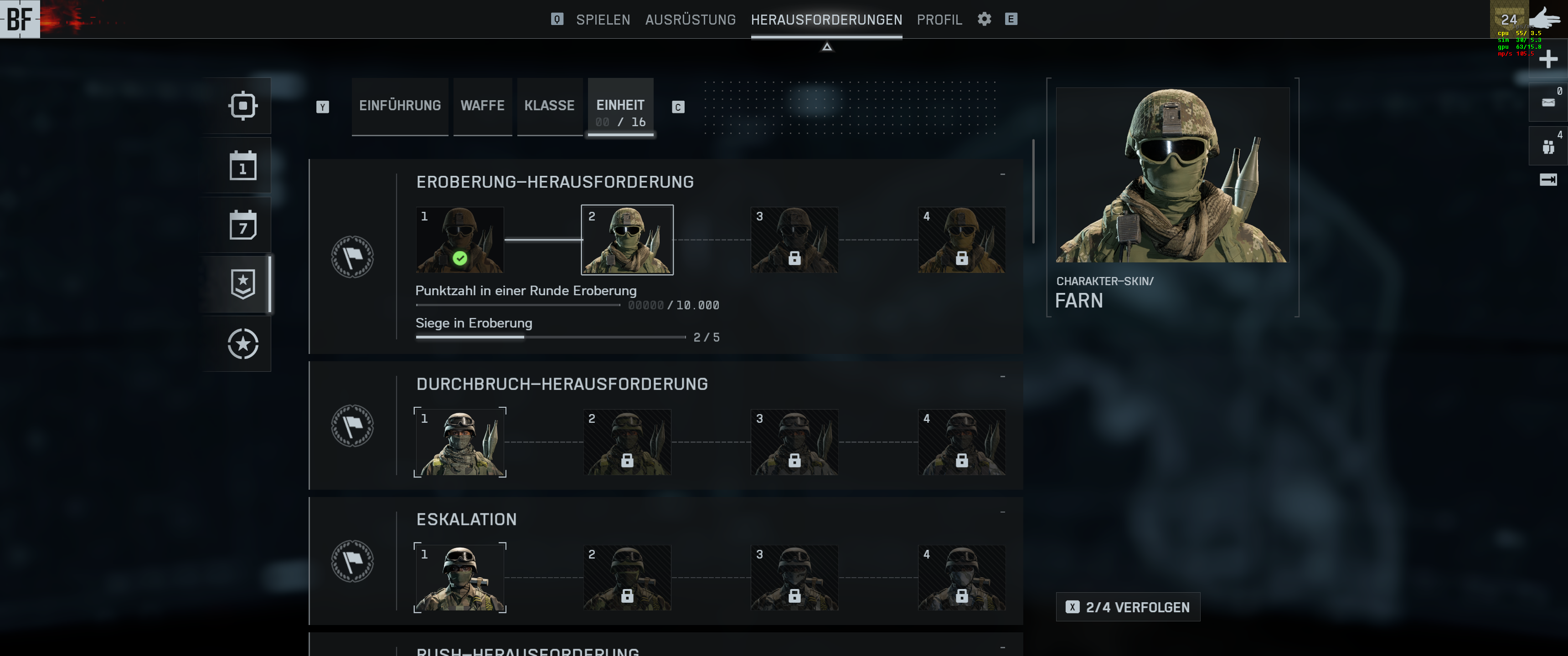Select Eroberung challenge tier 1 thumbnail
Screen dimensions: 1568x656
click(459, 240)
